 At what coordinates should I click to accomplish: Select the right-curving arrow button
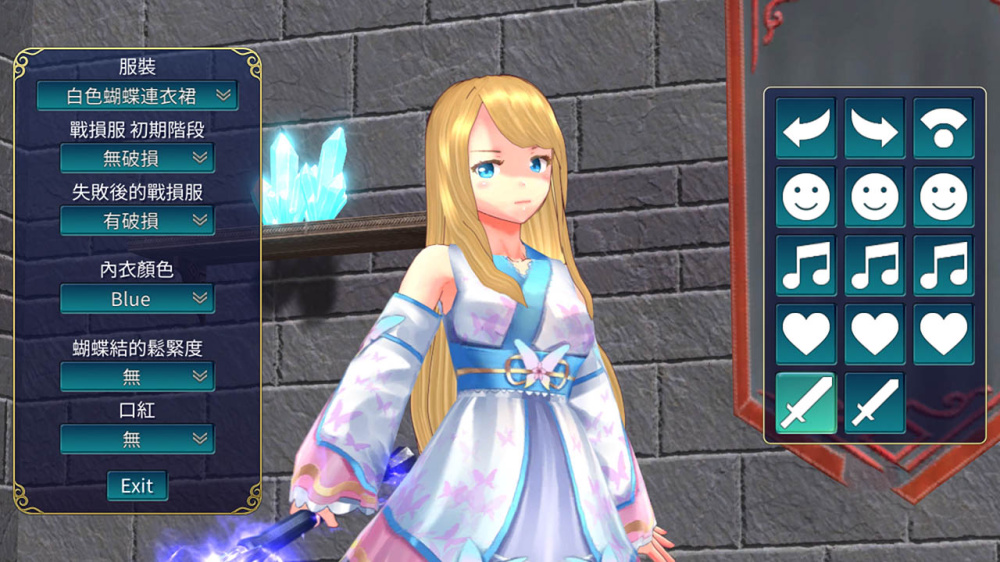point(875,128)
